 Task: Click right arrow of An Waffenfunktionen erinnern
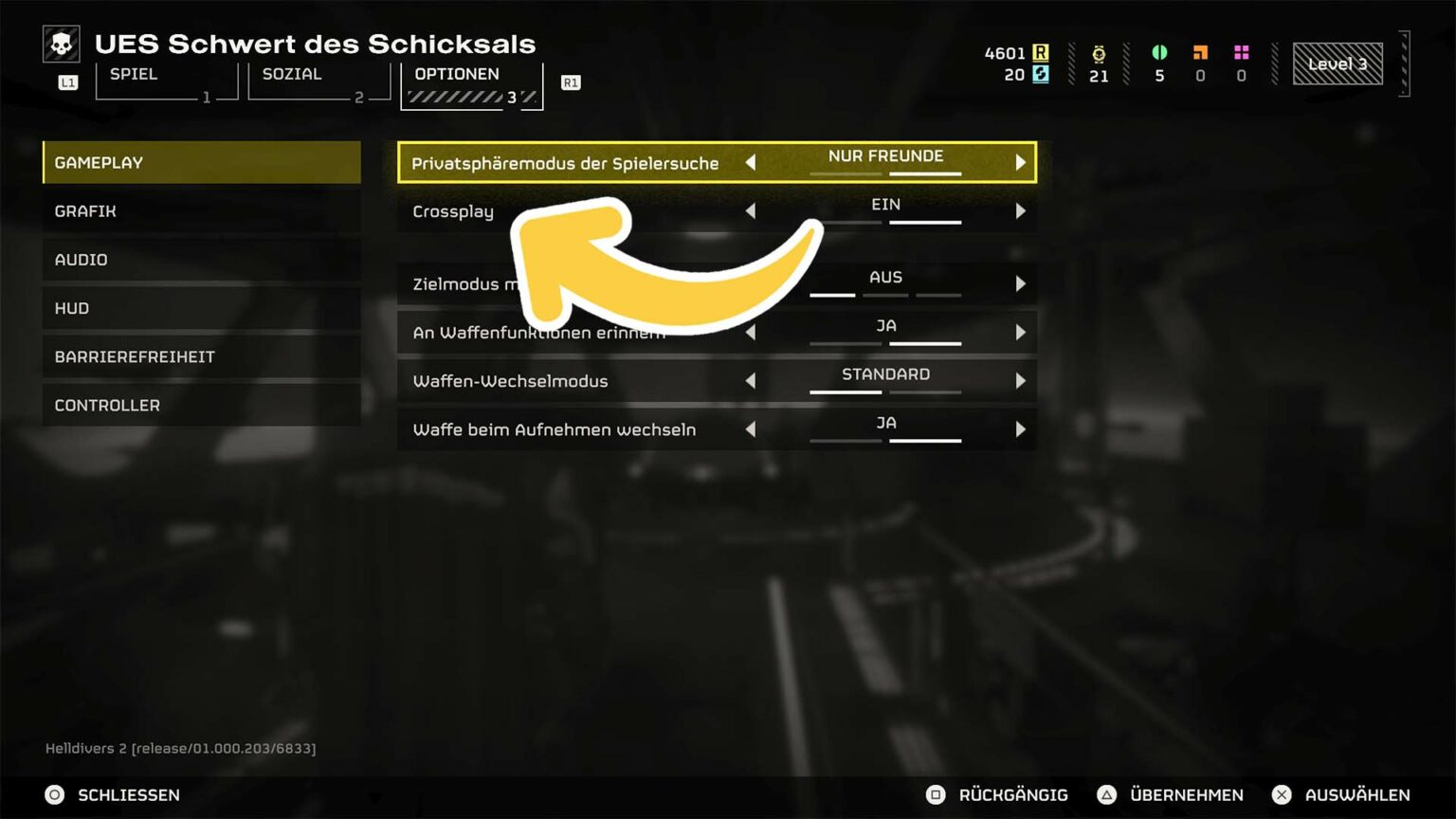click(1020, 333)
